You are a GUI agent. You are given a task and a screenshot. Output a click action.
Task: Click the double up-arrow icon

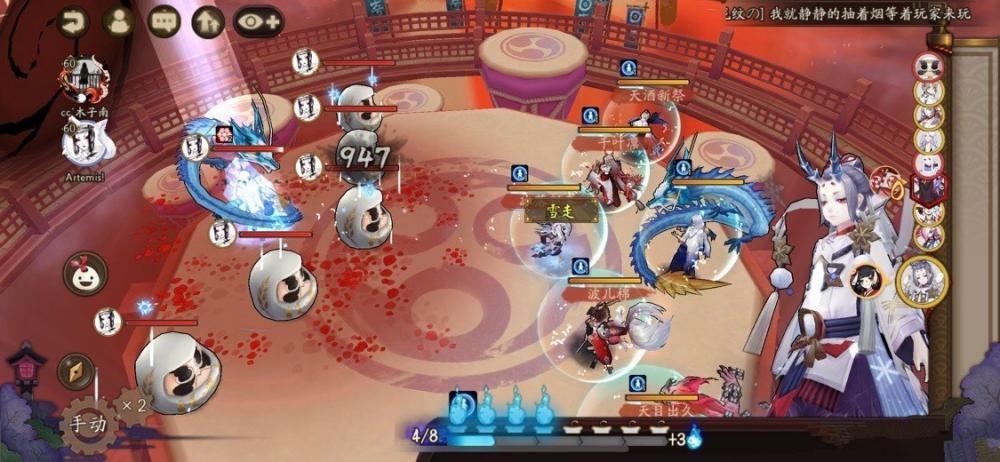207,21
